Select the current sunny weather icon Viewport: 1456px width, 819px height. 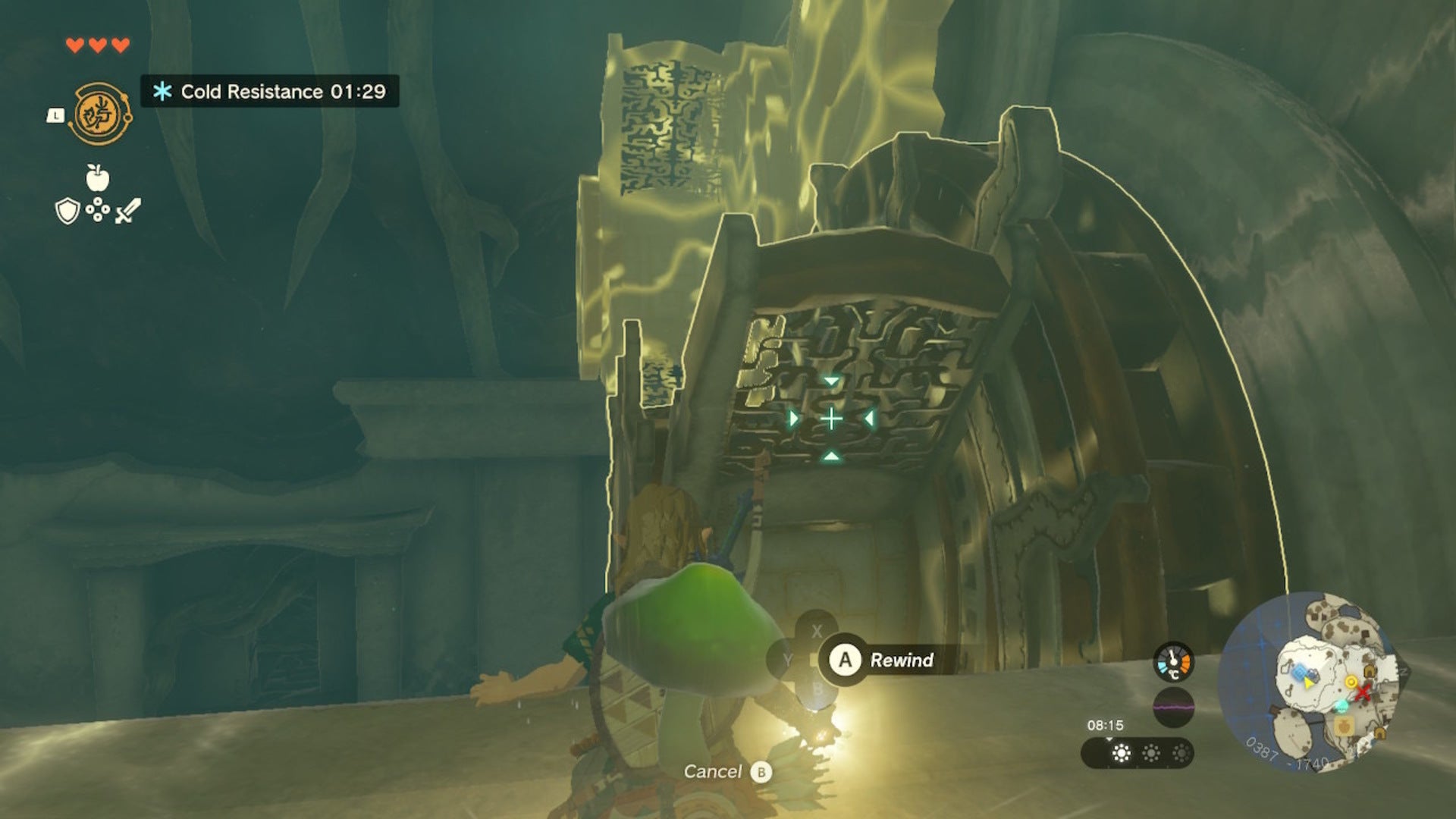pyautogui.click(x=1122, y=754)
